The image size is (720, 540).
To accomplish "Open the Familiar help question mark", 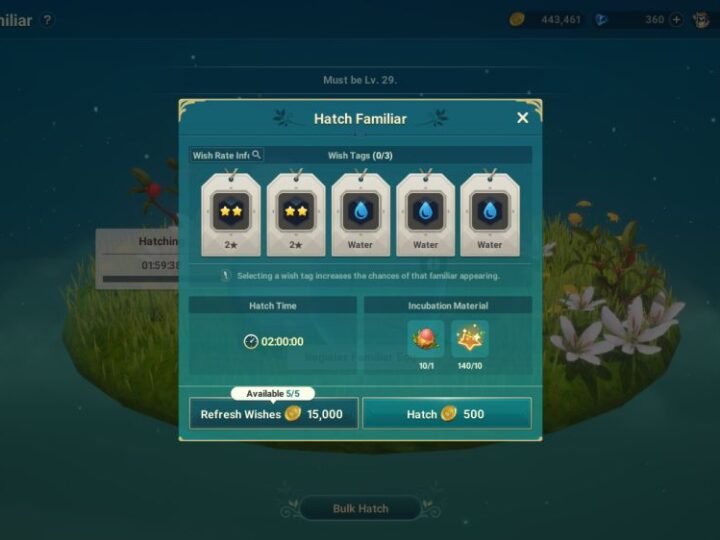I will (x=47, y=20).
